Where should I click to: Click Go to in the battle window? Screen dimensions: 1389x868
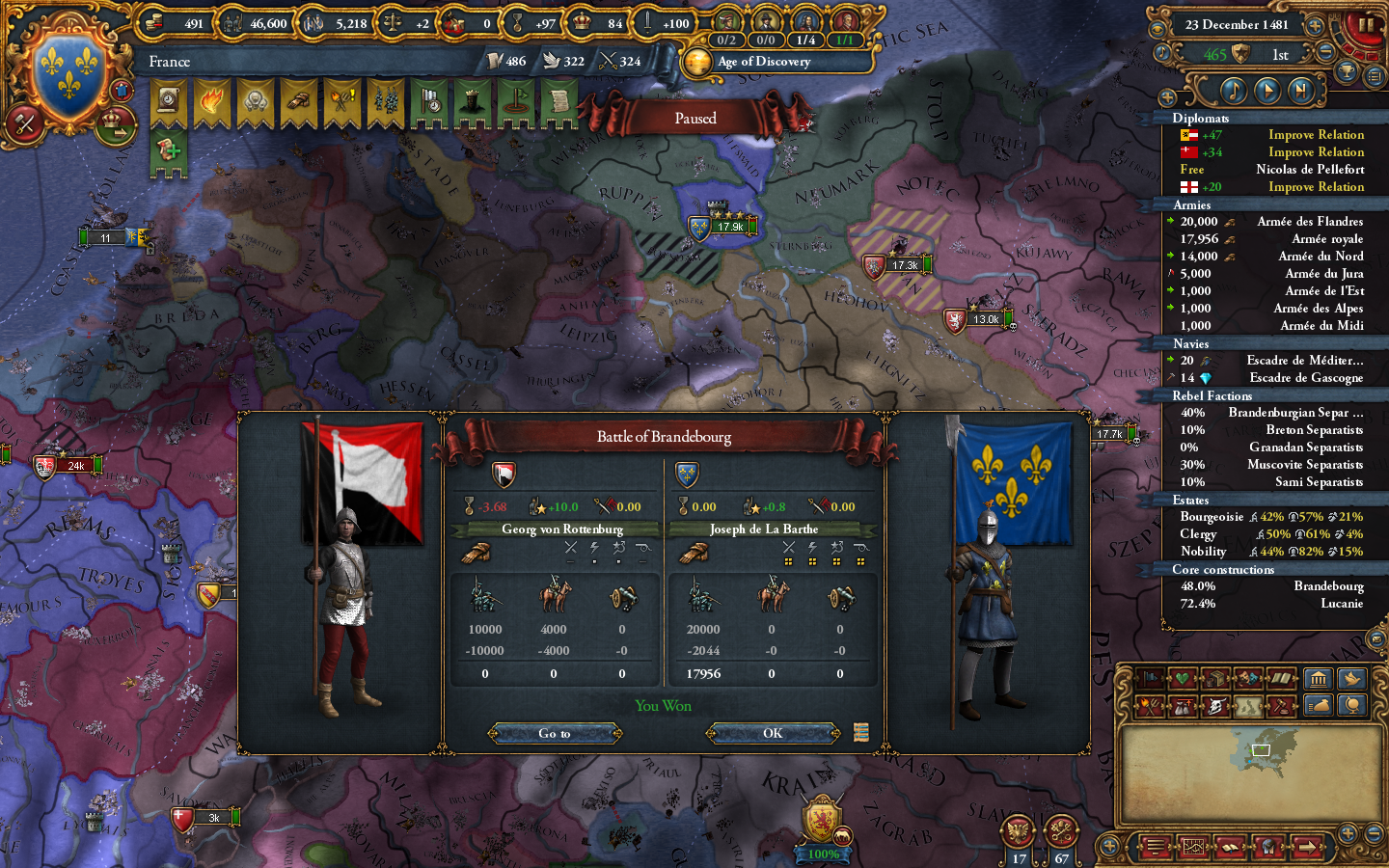555,734
